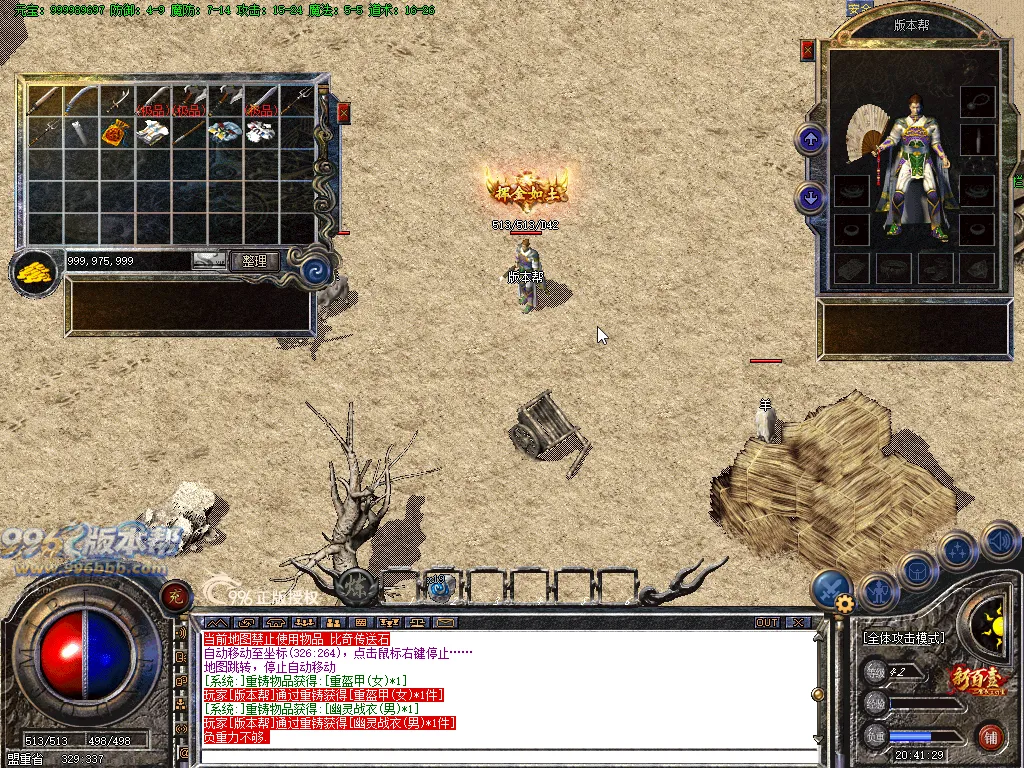The height and width of the screenshot is (768, 1024).
Task: Click the 整理 sort button in the bag
Action: 254,261
